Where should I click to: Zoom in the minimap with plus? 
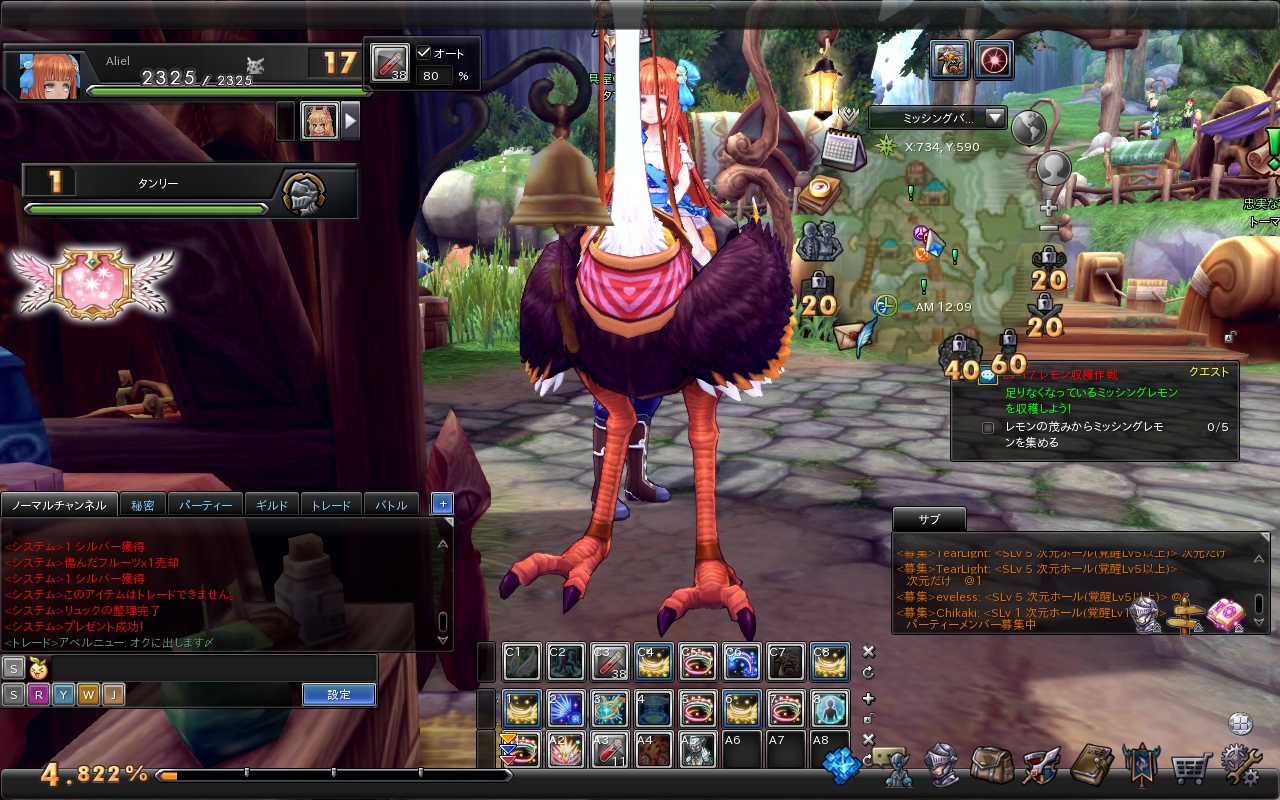point(1048,208)
